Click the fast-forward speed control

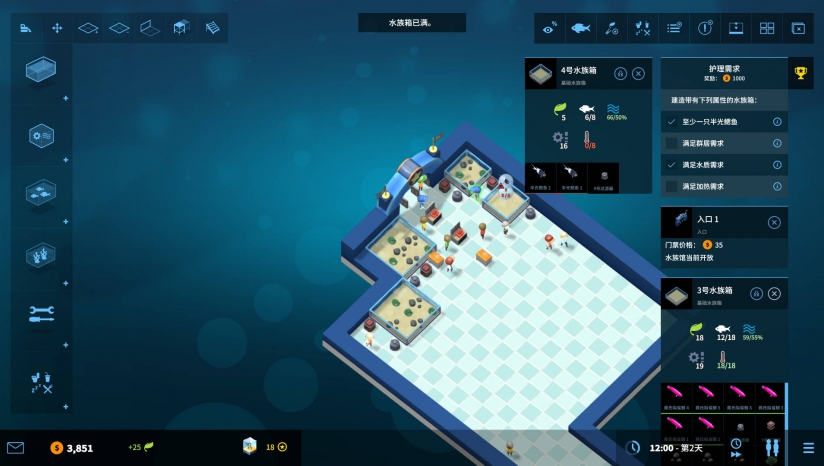pos(736,454)
